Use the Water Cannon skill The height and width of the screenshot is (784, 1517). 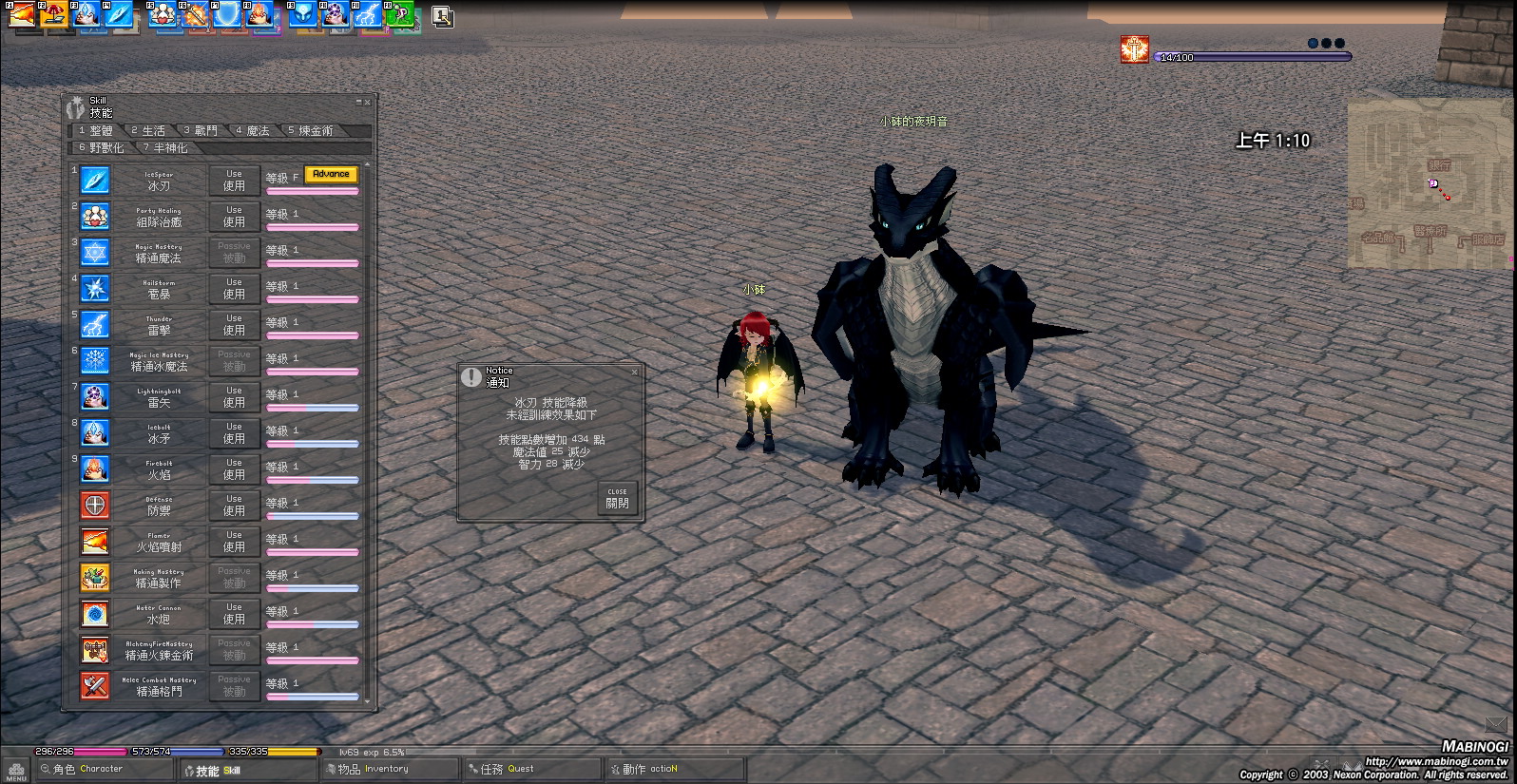(x=234, y=614)
